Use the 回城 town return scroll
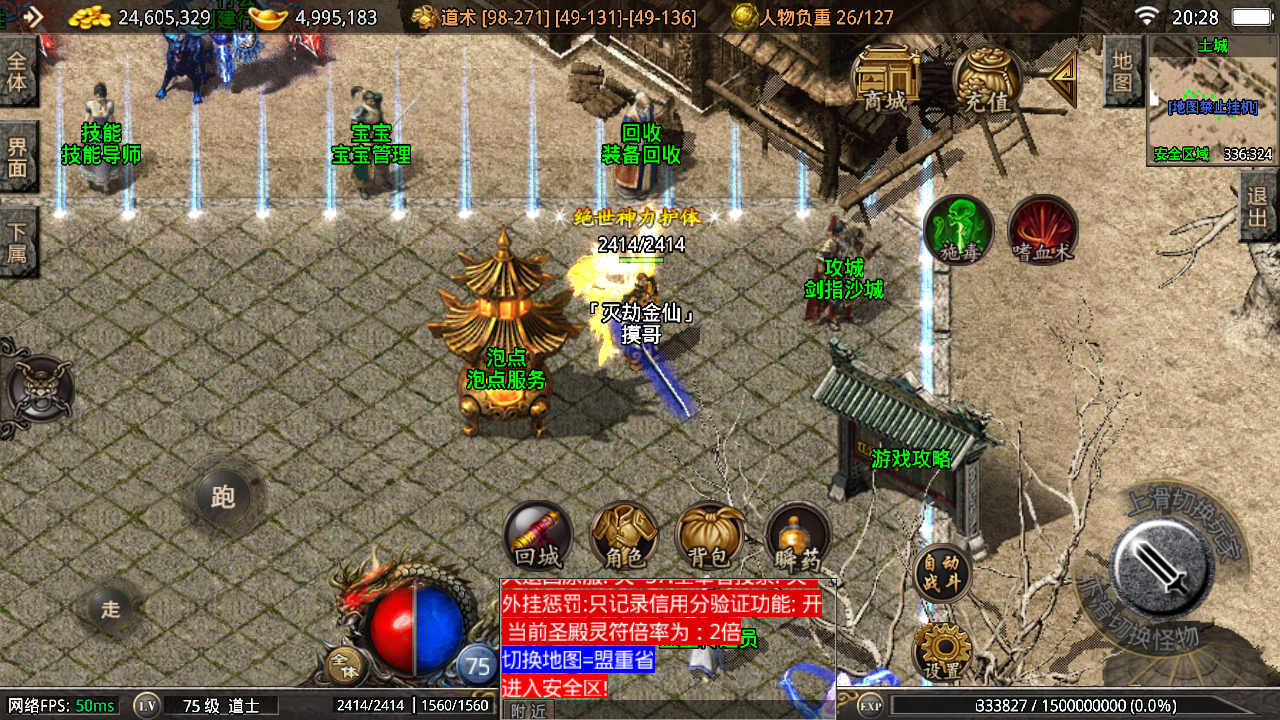This screenshot has width=1280, height=720. point(538,536)
